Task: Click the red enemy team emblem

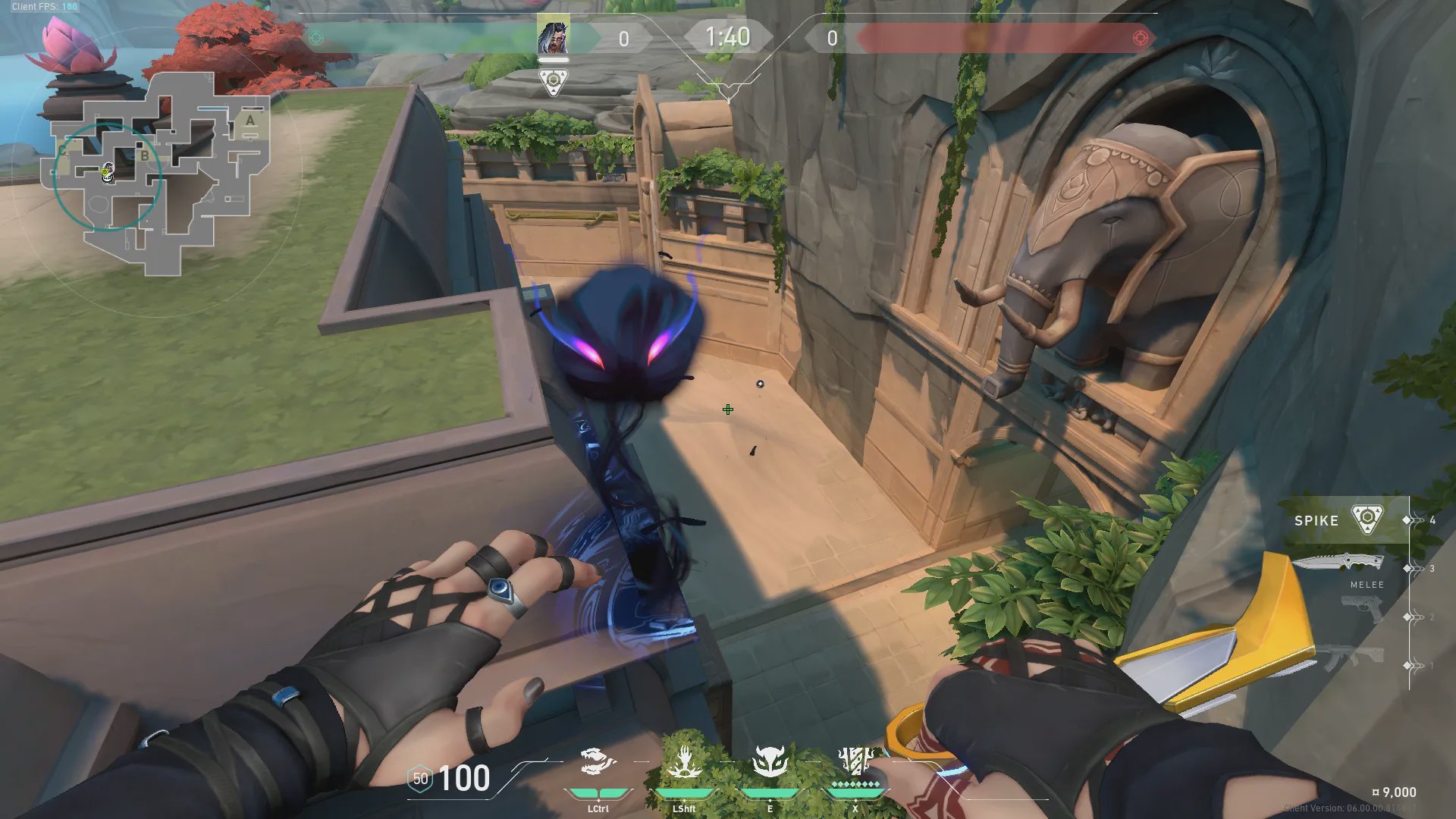Action: (1140, 38)
